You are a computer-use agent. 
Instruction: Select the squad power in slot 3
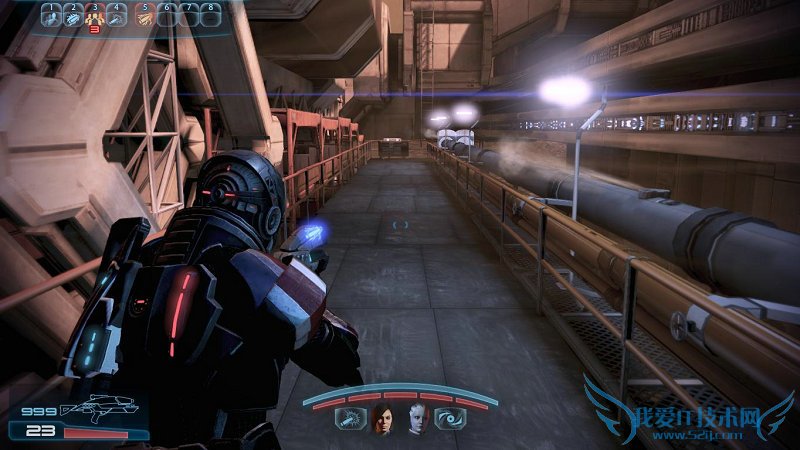tap(95, 17)
